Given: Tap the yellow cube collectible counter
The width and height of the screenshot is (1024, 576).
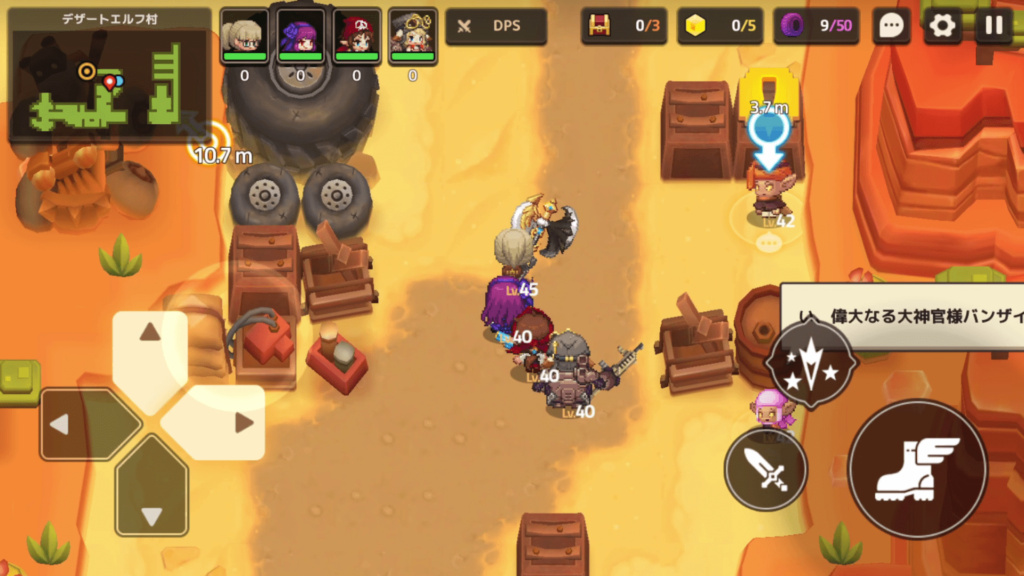Looking at the screenshot, I should (719, 26).
